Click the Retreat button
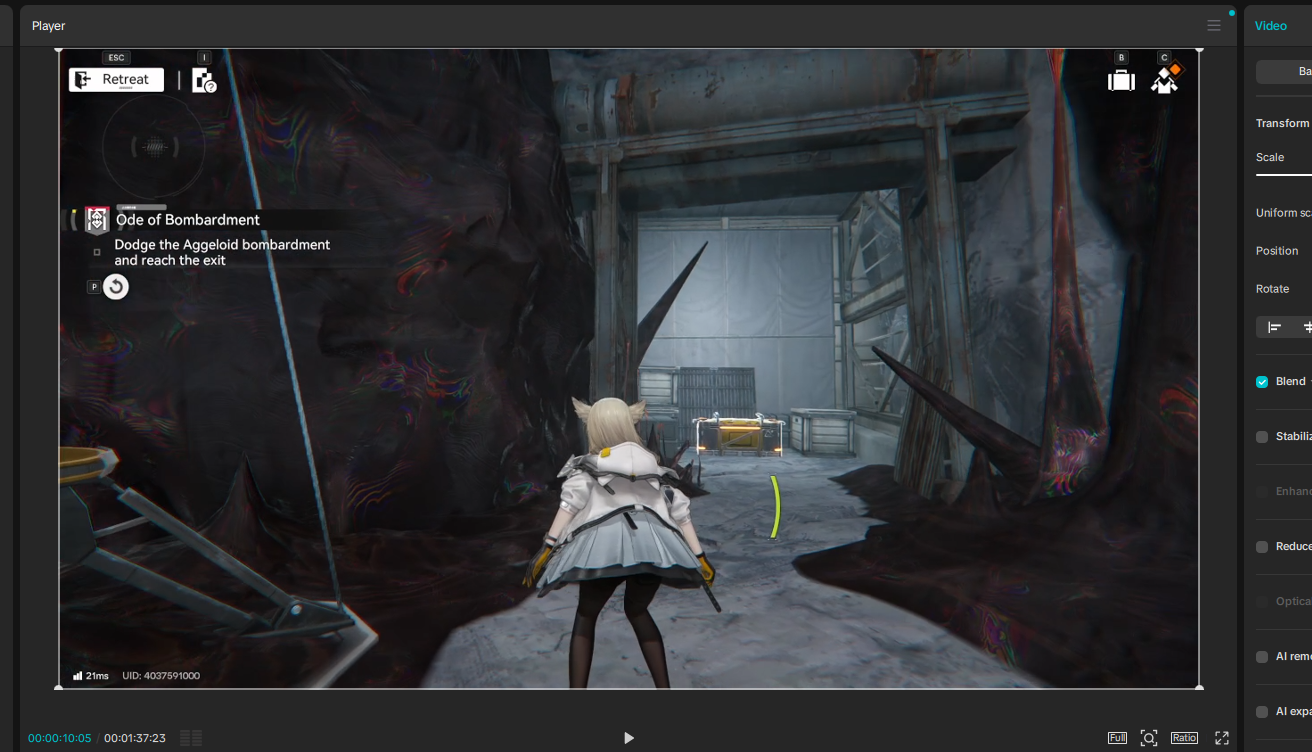The width and height of the screenshot is (1312, 752). tap(116, 80)
